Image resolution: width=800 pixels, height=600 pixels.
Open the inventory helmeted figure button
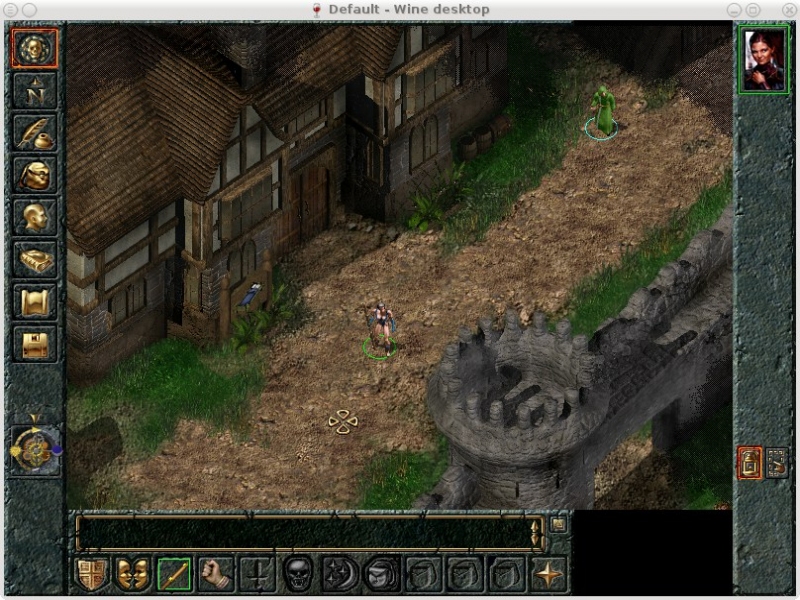click(34, 175)
